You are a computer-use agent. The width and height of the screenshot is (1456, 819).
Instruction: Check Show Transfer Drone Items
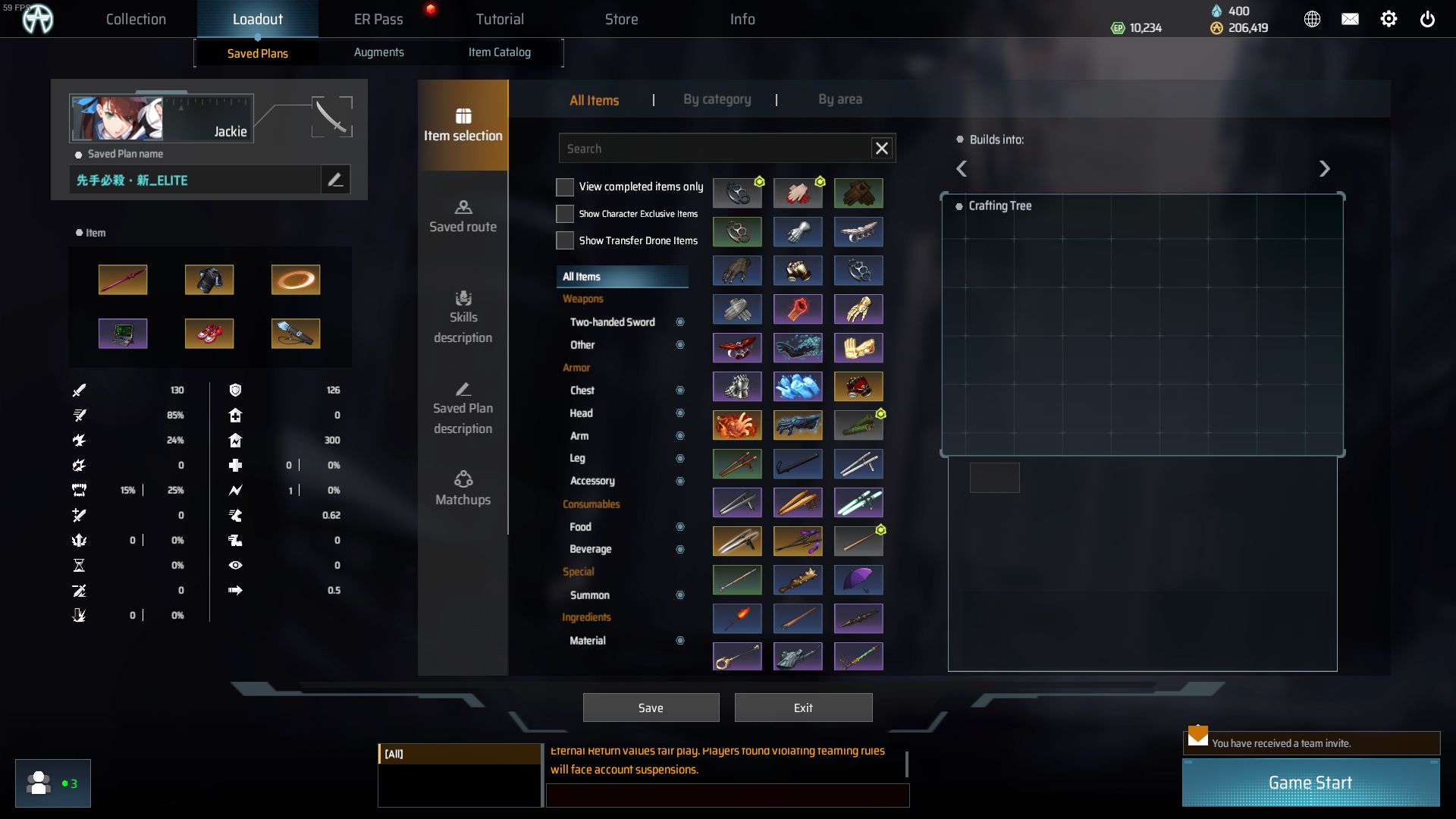click(565, 240)
